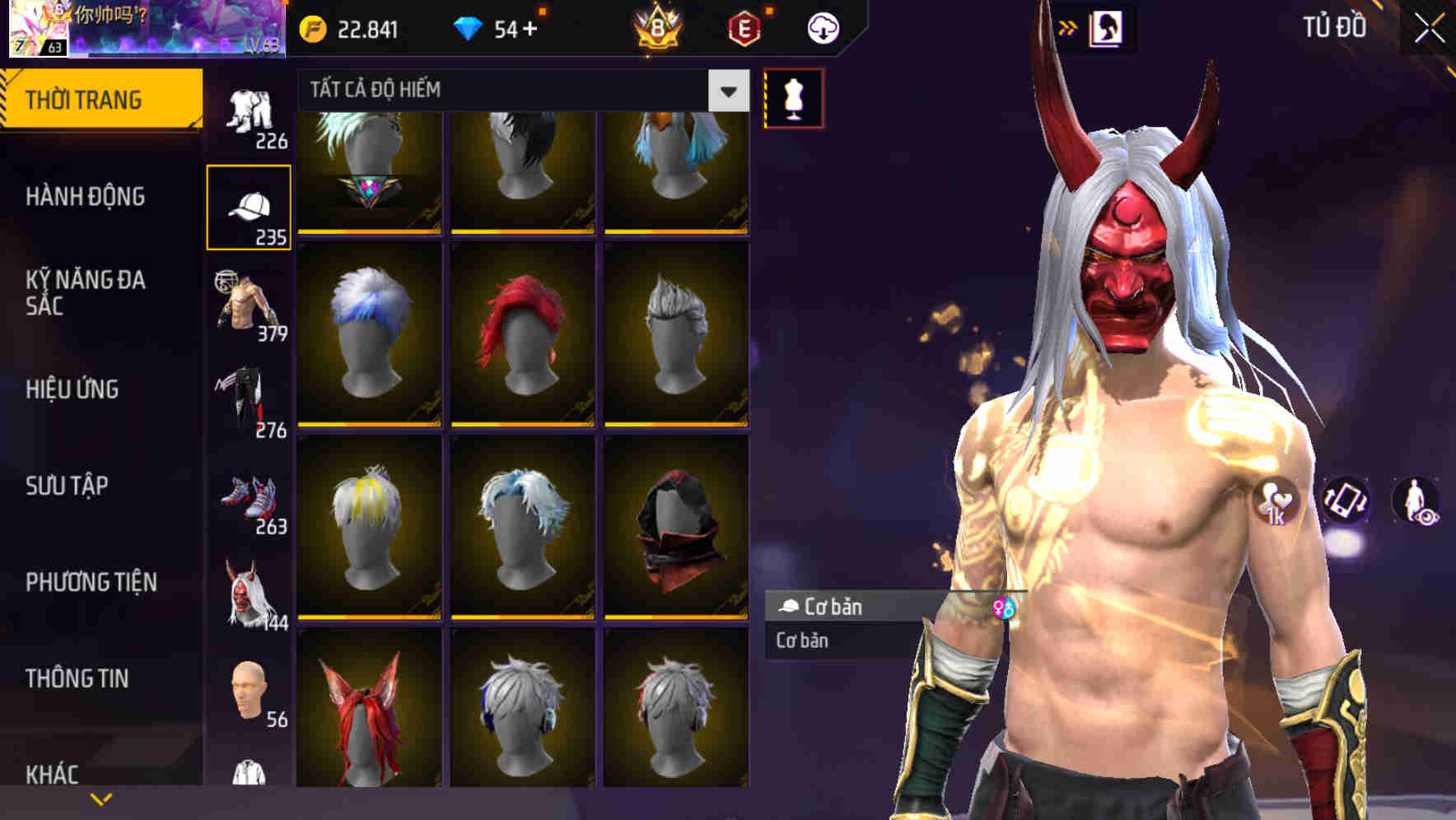Collapse the panel using the double arrows
Viewport: 1456px width, 820px height.
click(x=1068, y=27)
